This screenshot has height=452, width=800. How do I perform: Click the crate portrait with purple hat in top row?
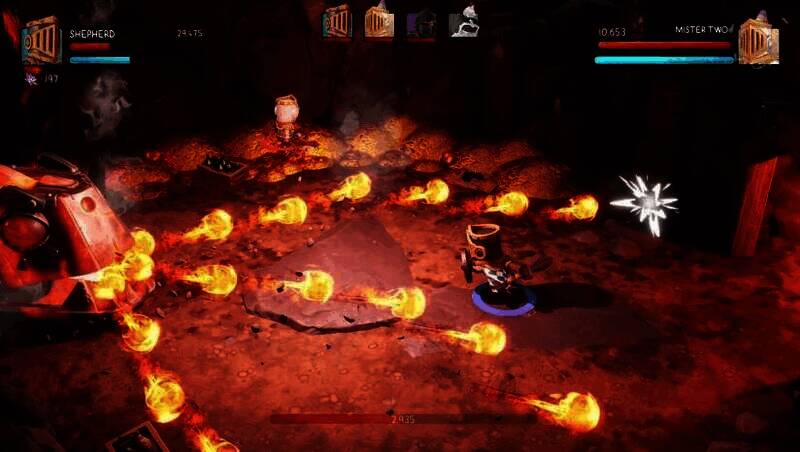(379, 21)
